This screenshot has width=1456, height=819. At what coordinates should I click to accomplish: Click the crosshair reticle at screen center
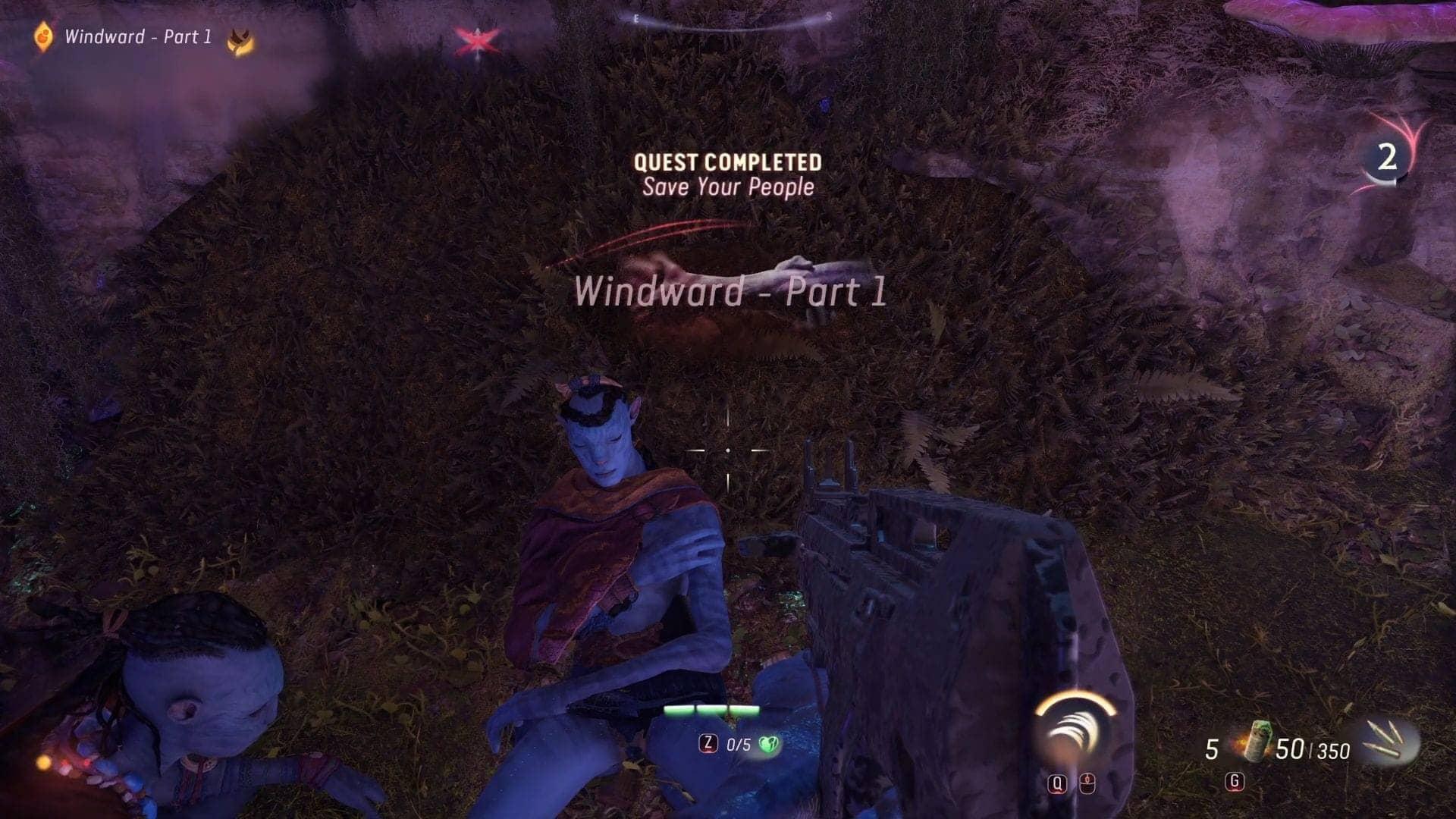728,450
